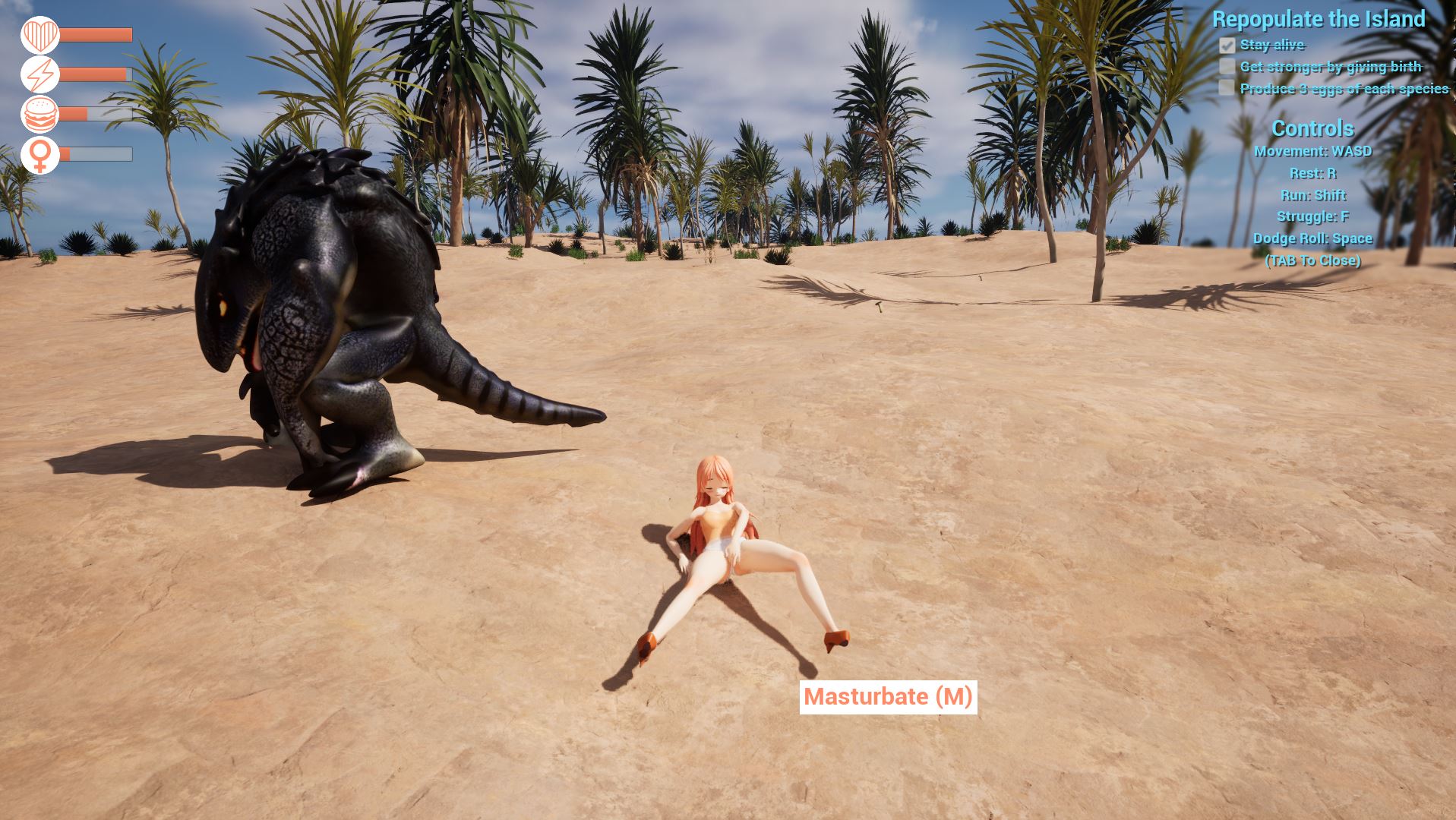
Task: Check the Produce 3 eggs objective box
Action: (1227, 89)
